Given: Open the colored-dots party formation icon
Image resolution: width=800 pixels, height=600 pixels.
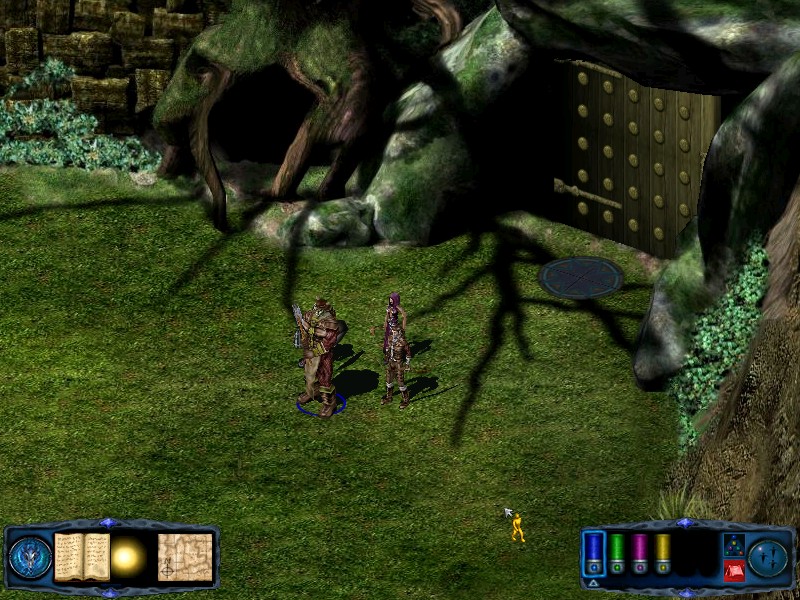Looking at the screenshot, I should coord(733,544).
